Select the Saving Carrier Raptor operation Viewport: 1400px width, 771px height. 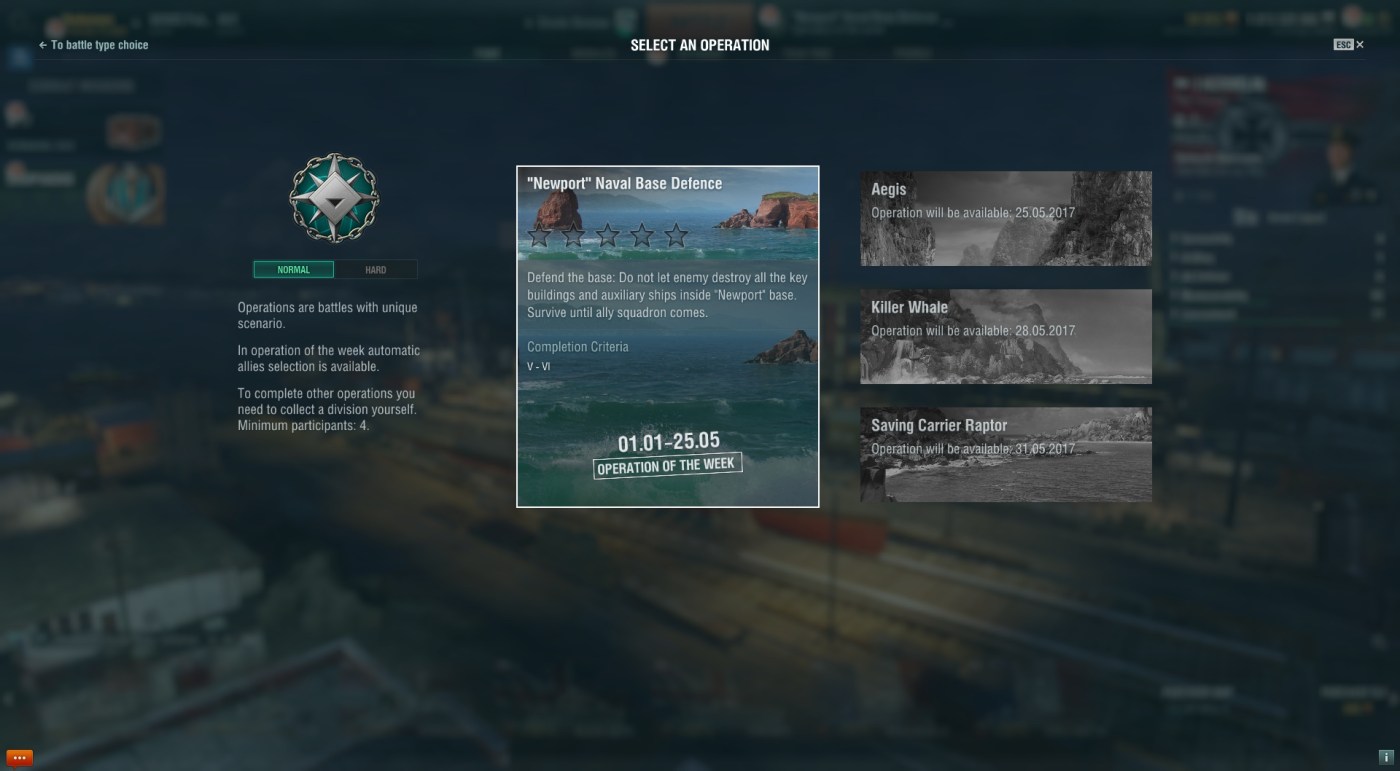point(1005,454)
